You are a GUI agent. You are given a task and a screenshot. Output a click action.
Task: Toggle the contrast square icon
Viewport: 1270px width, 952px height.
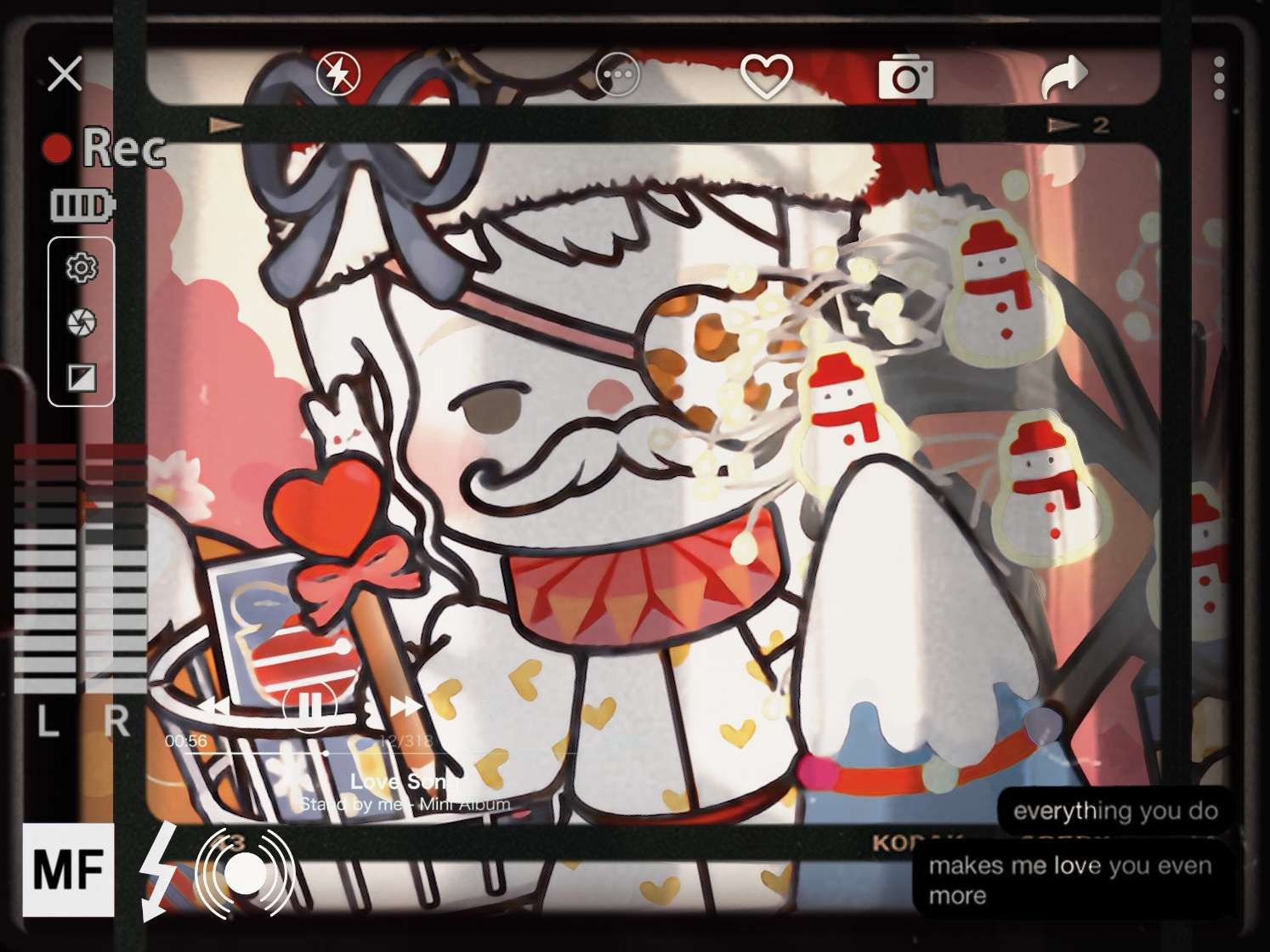coord(82,377)
